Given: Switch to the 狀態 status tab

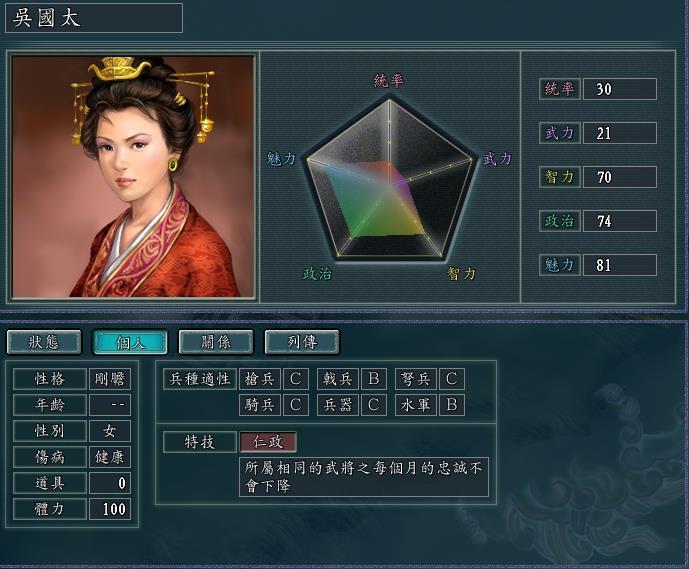Looking at the screenshot, I should (44, 342).
